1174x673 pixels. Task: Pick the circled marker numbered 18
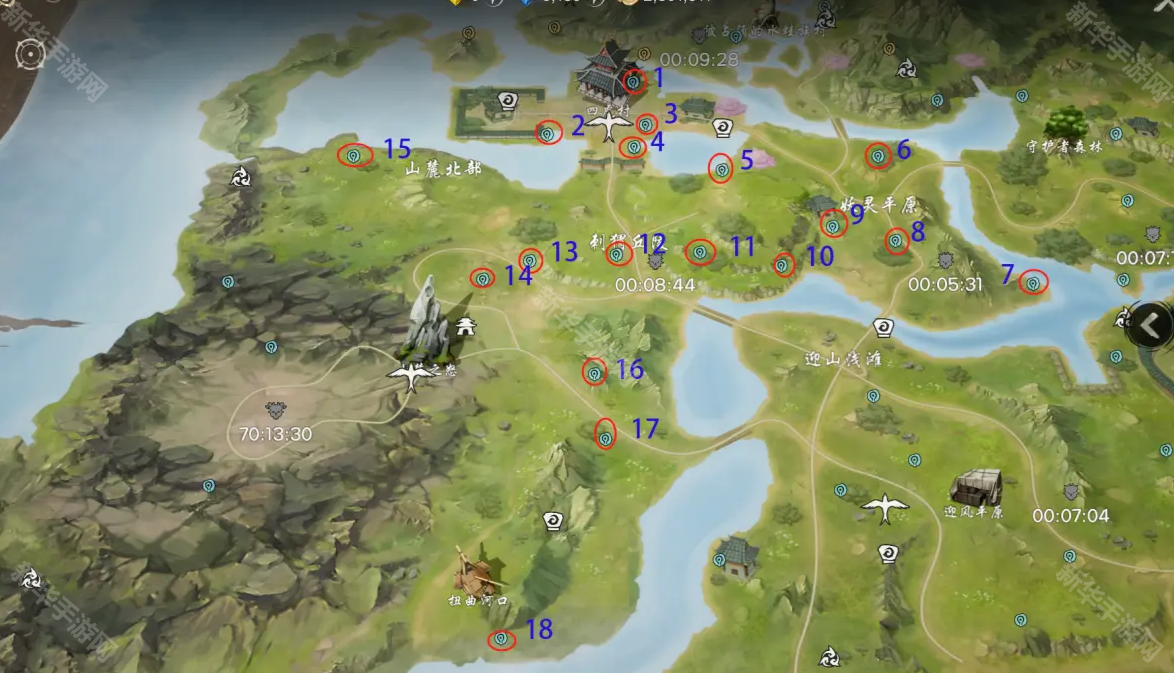(501, 638)
